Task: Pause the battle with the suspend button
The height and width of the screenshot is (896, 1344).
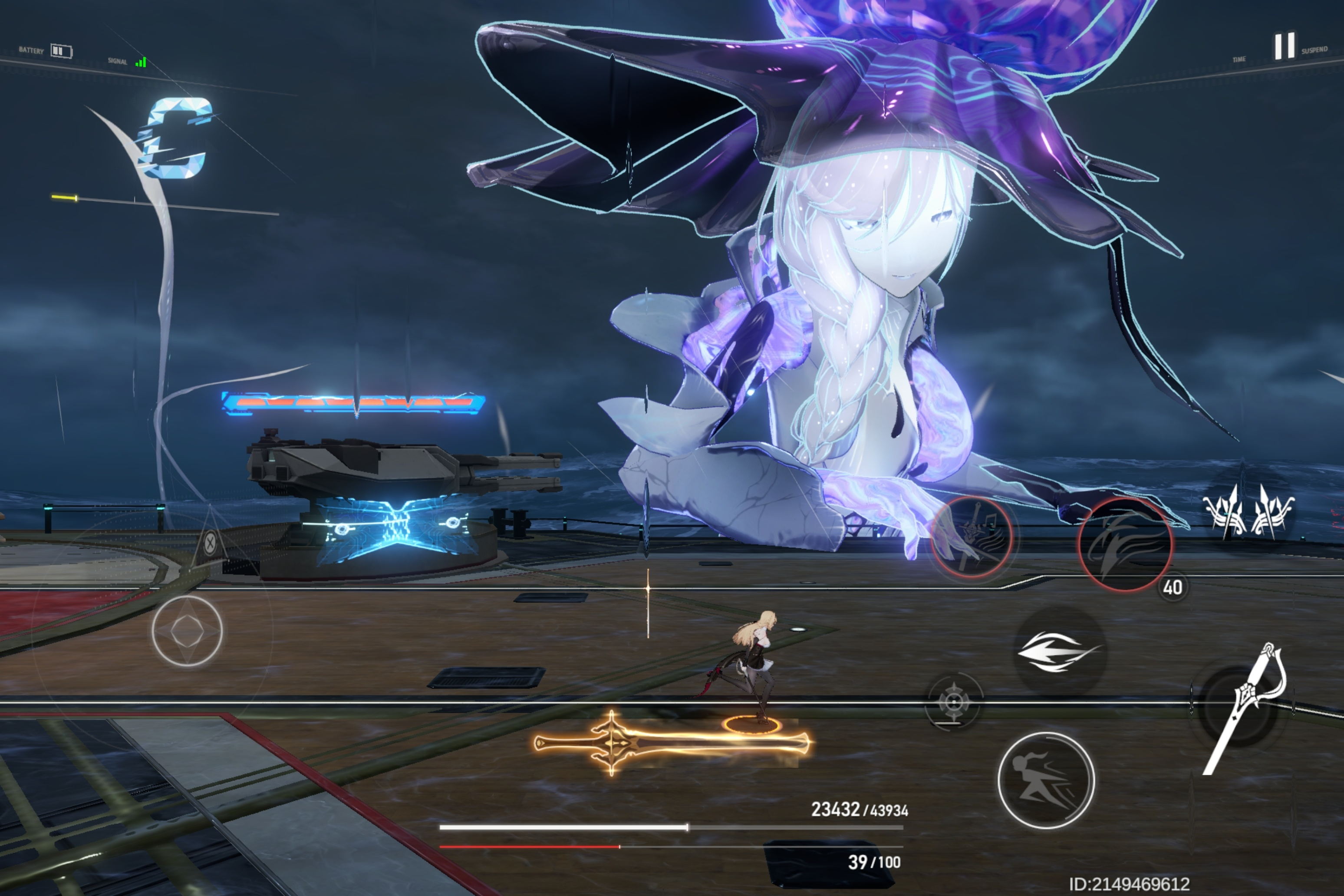Action: pyautogui.click(x=1284, y=46)
